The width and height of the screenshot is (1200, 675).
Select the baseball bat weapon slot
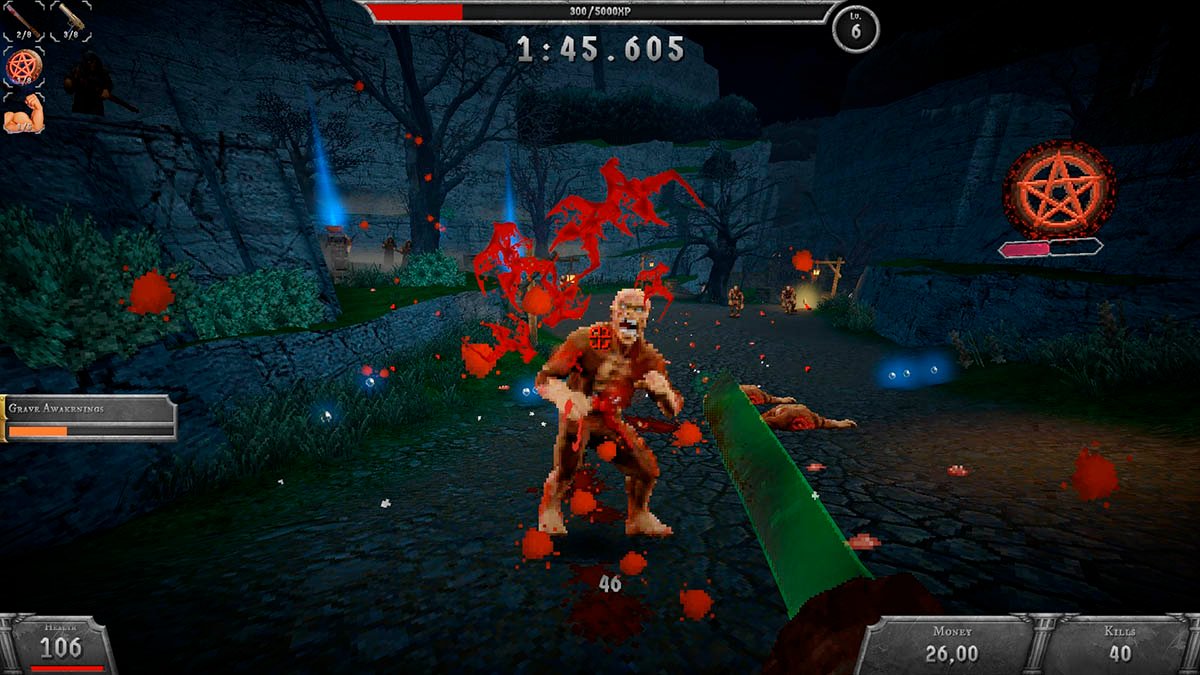(23, 21)
